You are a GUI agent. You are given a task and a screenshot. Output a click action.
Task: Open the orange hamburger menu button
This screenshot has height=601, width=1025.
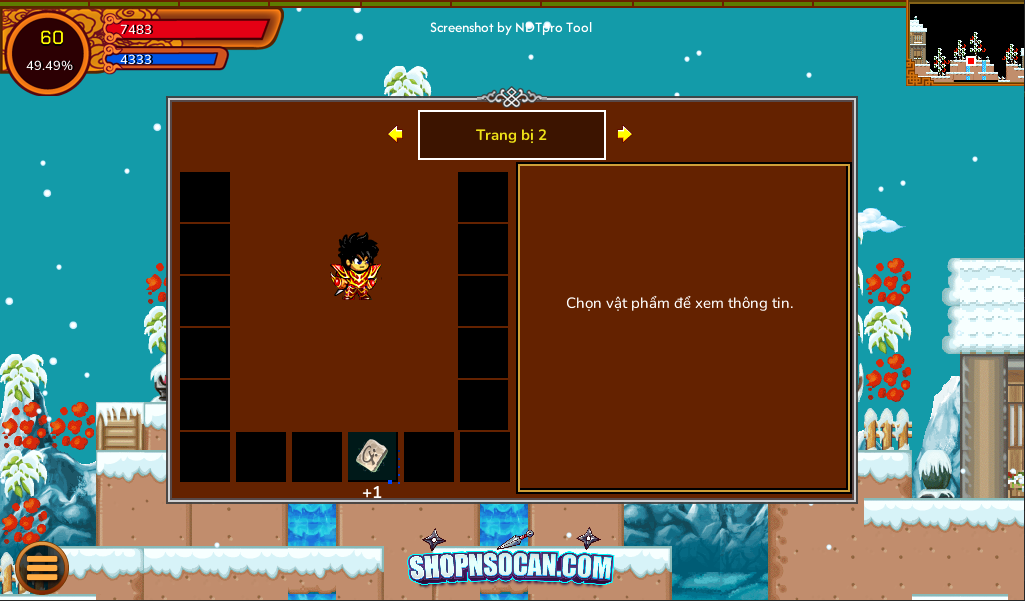click(x=42, y=567)
